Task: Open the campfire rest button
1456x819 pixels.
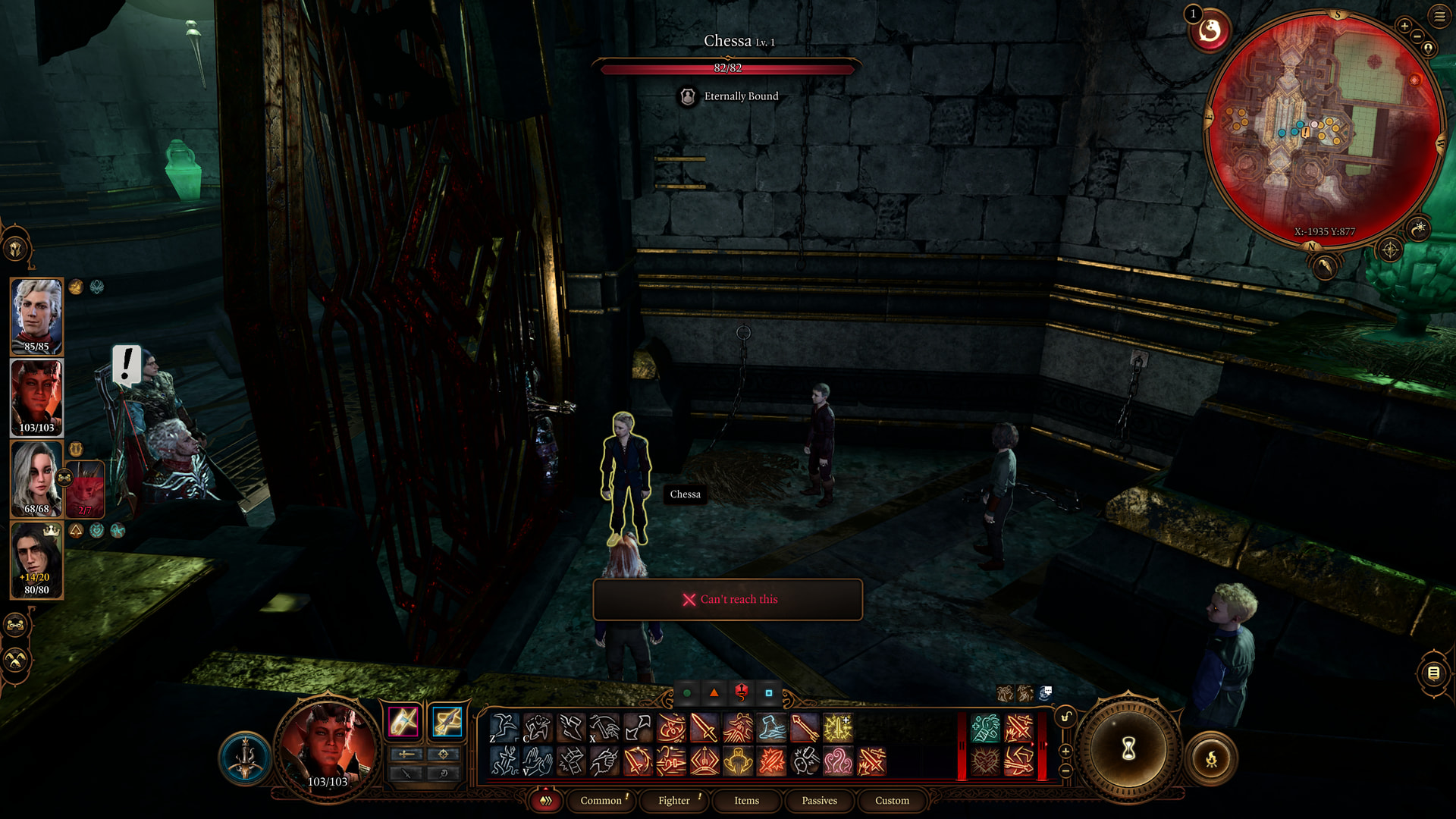Action: pos(1211,758)
